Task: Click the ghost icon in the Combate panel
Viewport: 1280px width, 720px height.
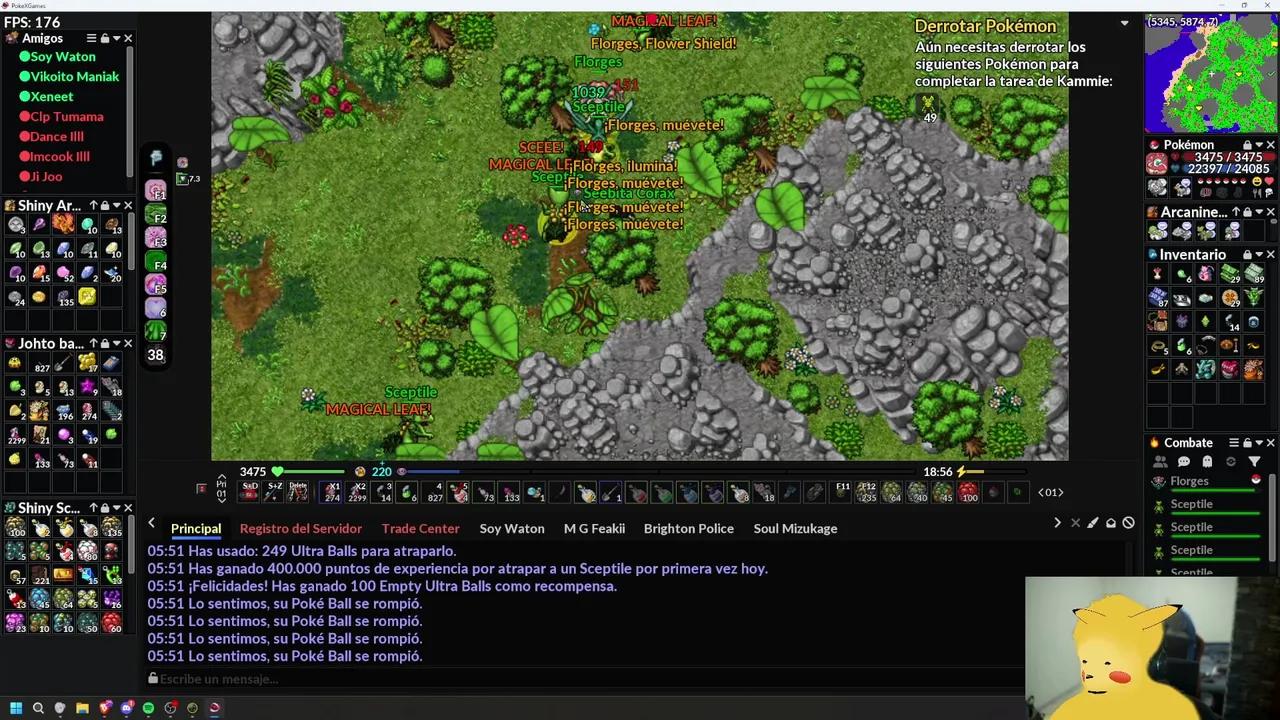Action: 1208,461
